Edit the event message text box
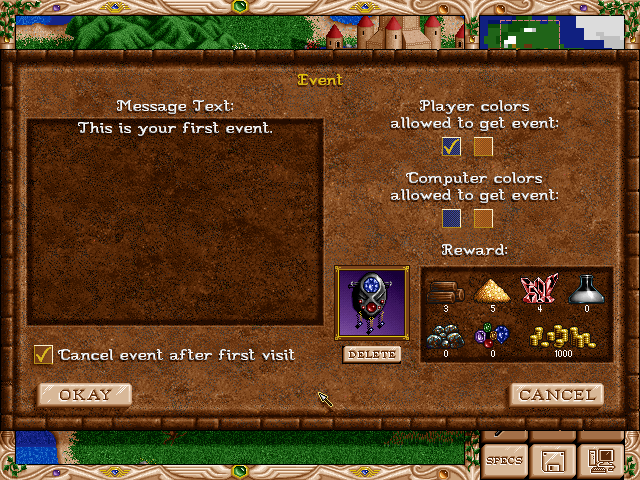The width and height of the screenshot is (640, 480). tap(175, 222)
